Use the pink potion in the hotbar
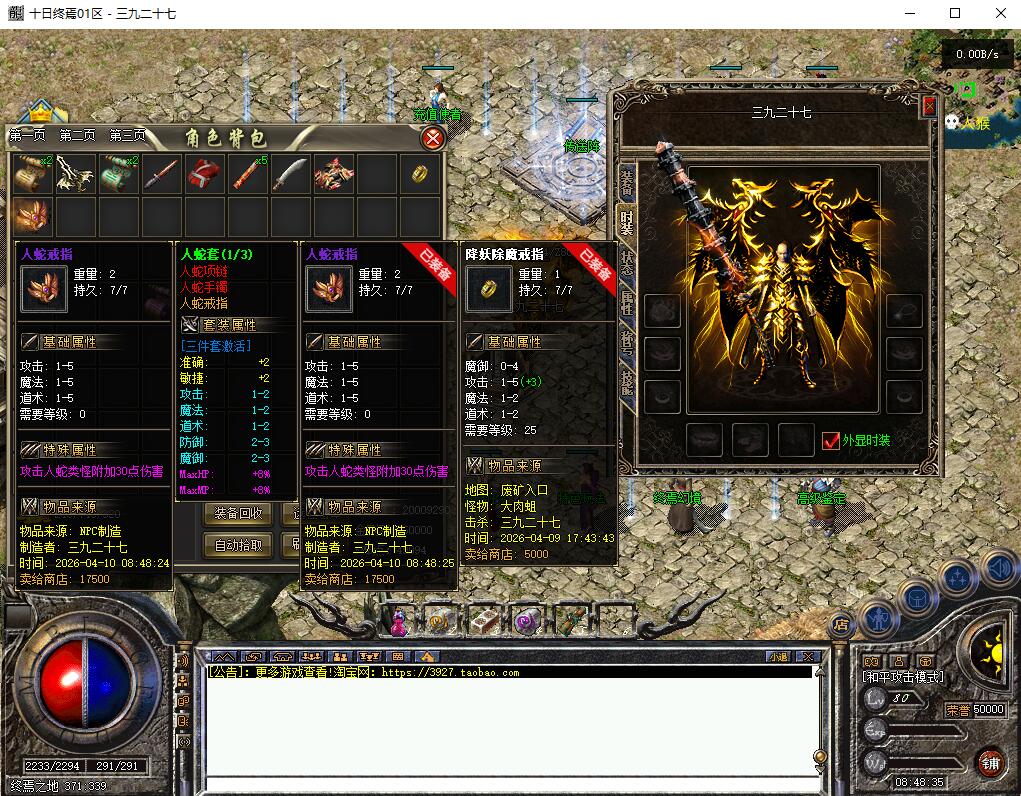 399,624
